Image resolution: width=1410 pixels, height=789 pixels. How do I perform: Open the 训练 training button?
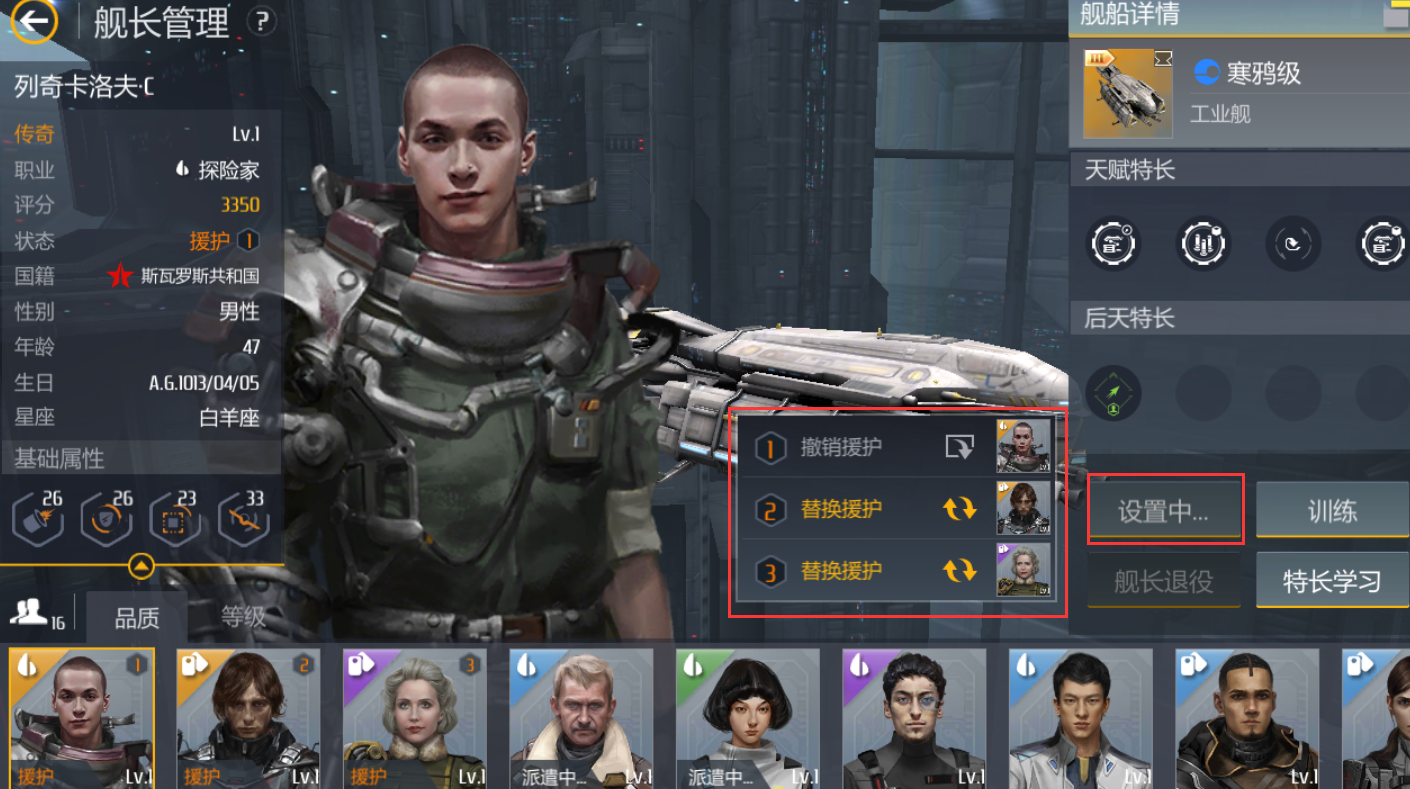(1332, 511)
